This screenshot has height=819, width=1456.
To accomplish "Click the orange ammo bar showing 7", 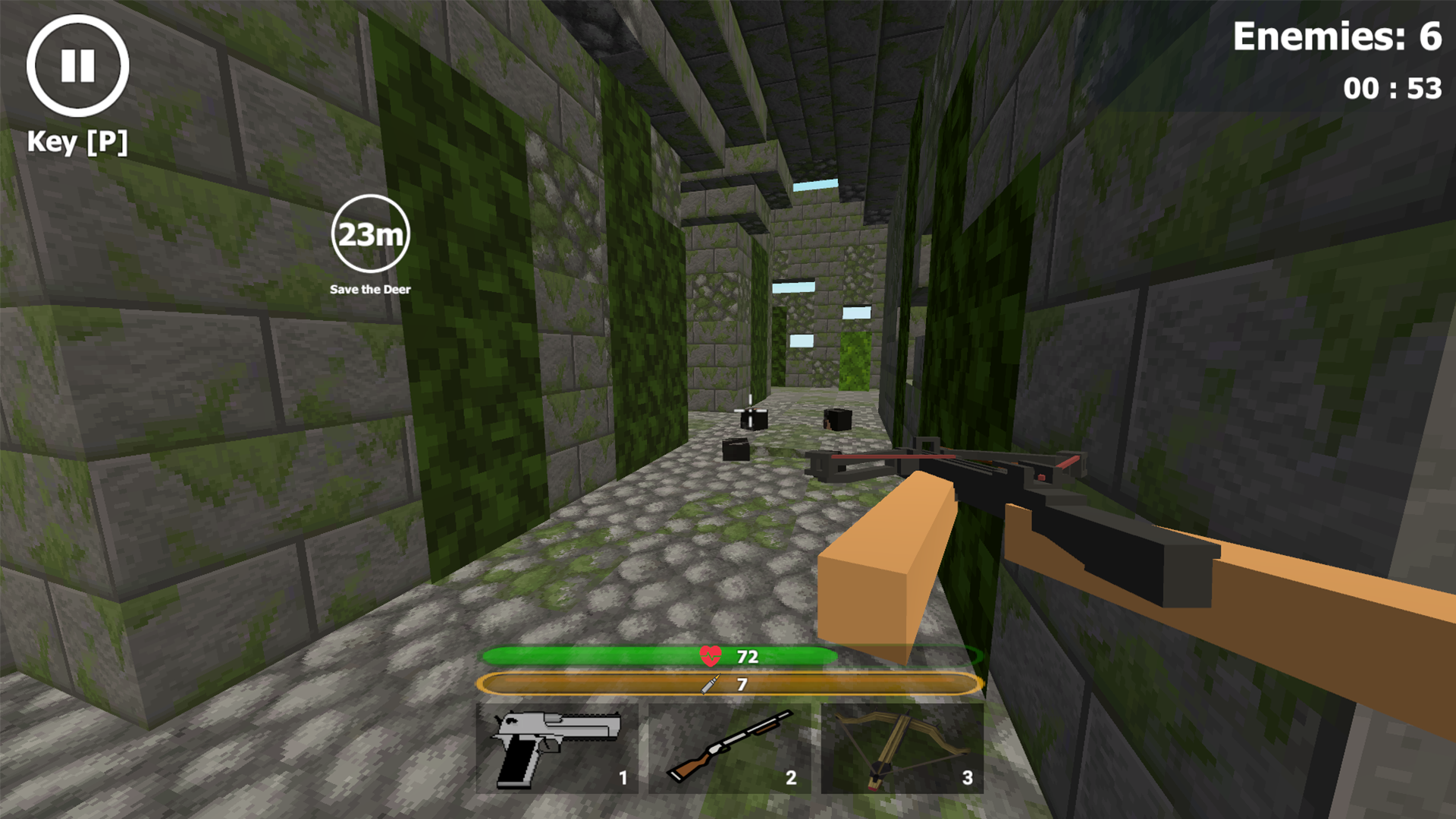I will pos(728,683).
